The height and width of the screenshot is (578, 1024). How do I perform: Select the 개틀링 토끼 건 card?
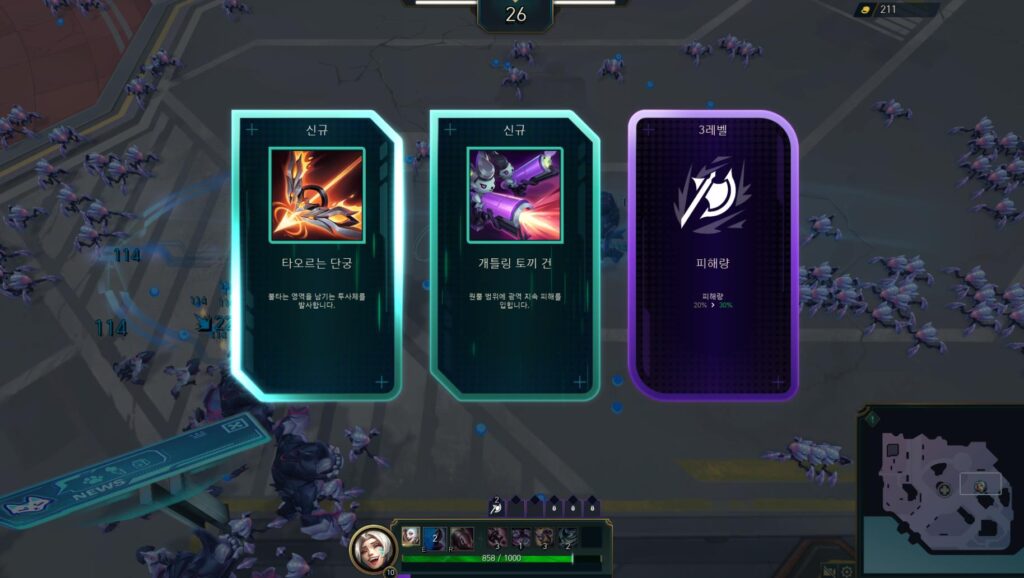(x=514, y=255)
